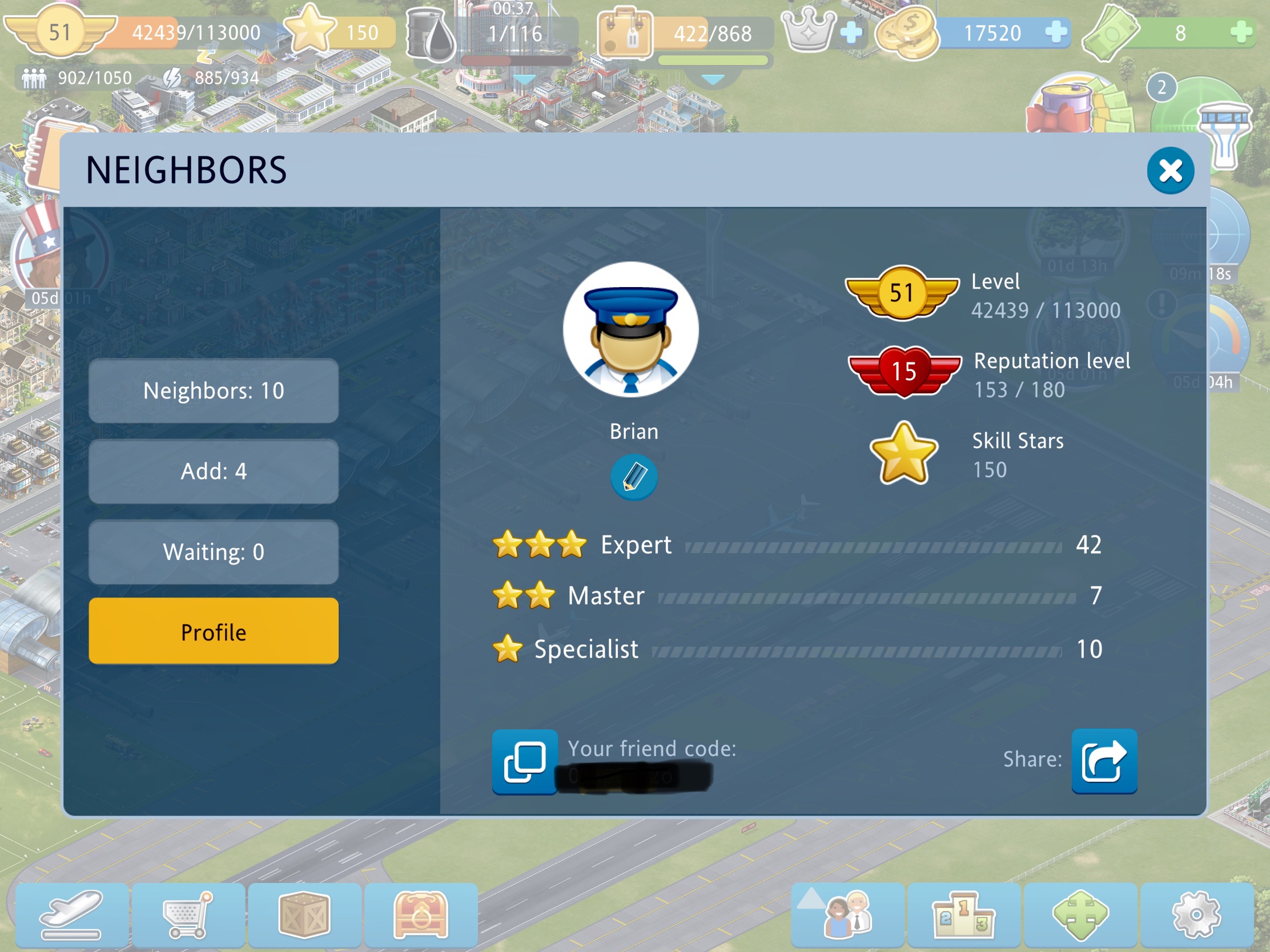Open the leaderboard podium rankings
The height and width of the screenshot is (952, 1270).
tap(963, 915)
